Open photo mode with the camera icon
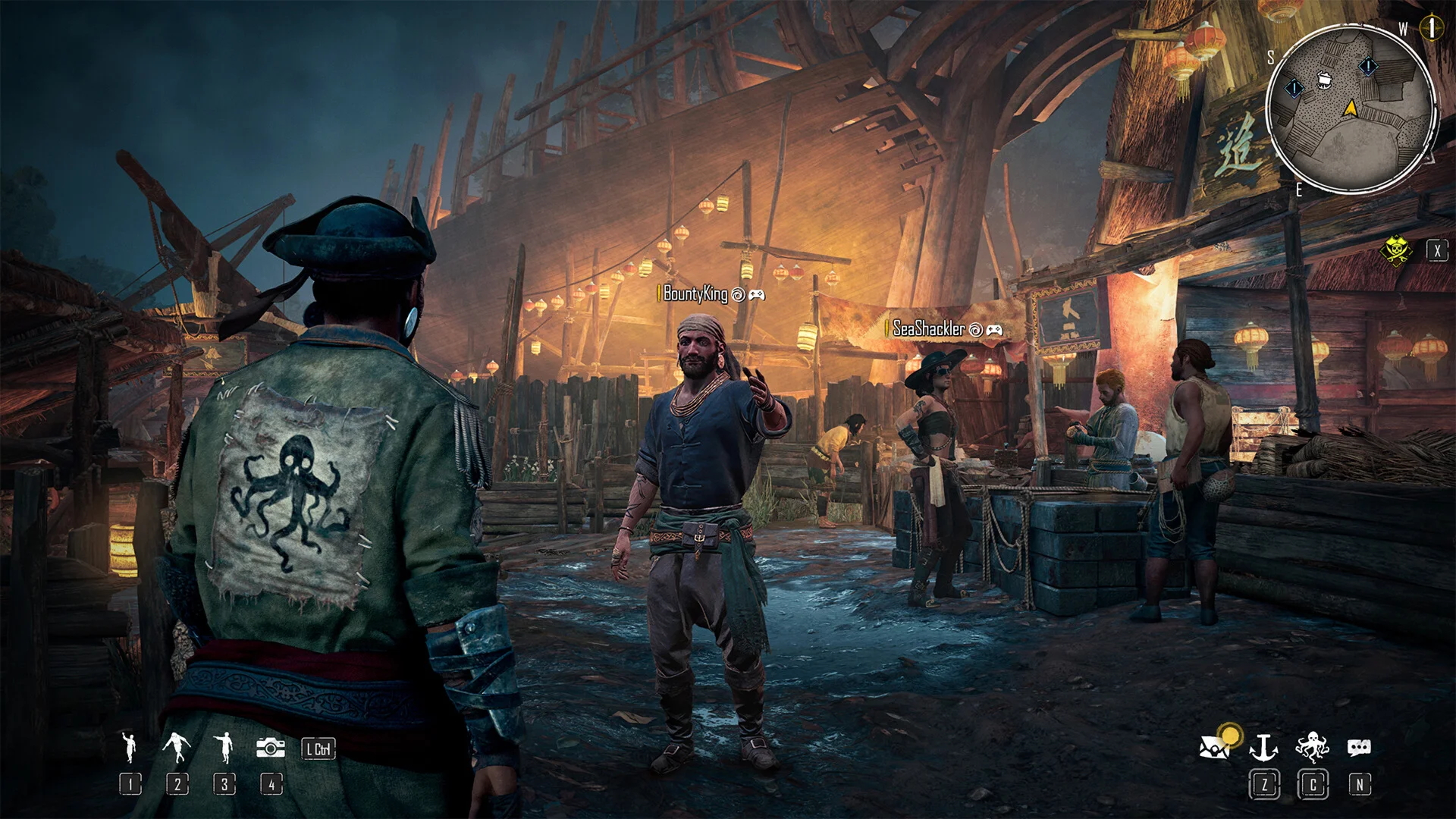Screen dimensions: 1456x819 (x=270, y=748)
